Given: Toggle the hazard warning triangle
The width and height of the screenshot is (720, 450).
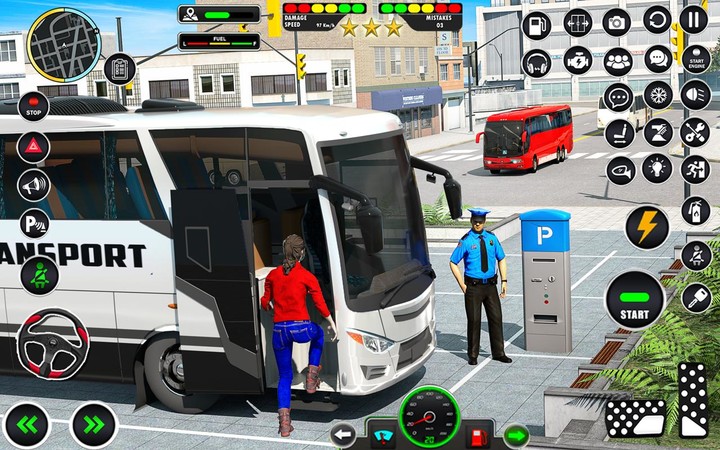Looking at the screenshot, I should 33,146.
